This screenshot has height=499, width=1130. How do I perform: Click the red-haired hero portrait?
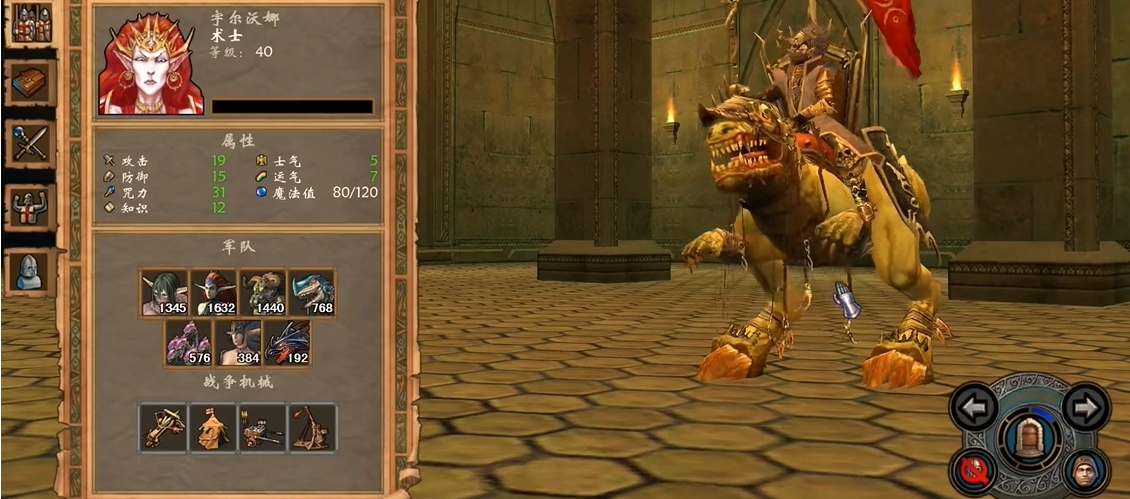click(x=150, y=63)
